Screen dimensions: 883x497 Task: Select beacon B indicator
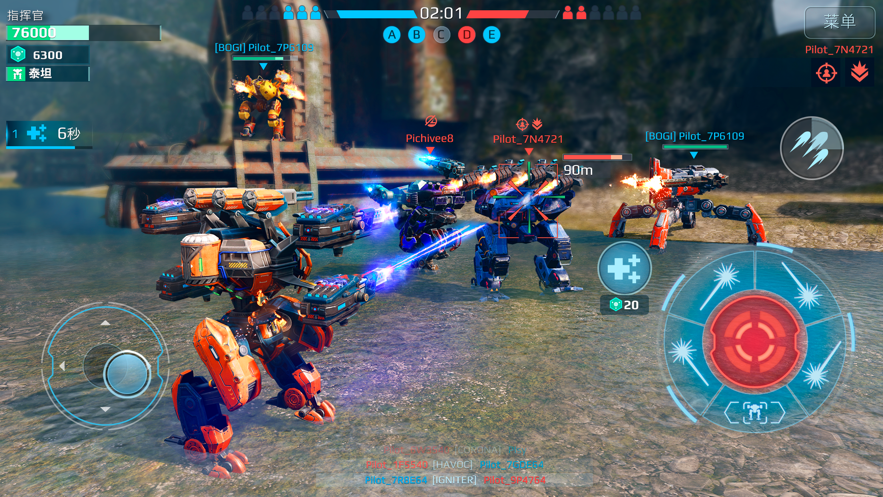pos(417,35)
